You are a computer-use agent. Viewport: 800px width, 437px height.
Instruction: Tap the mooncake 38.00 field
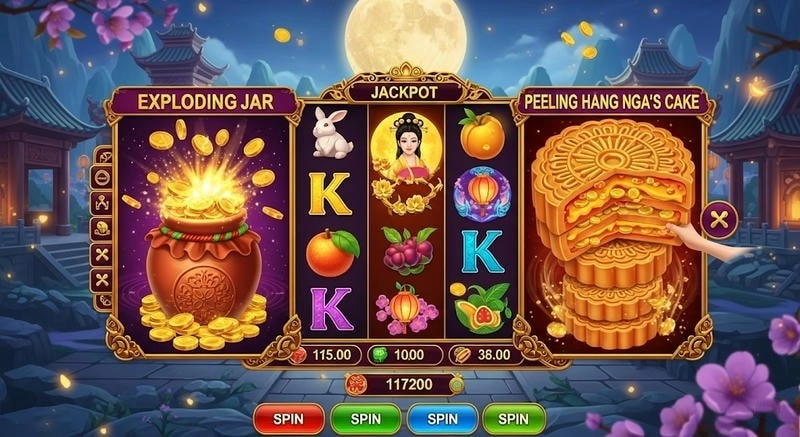click(x=483, y=354)
